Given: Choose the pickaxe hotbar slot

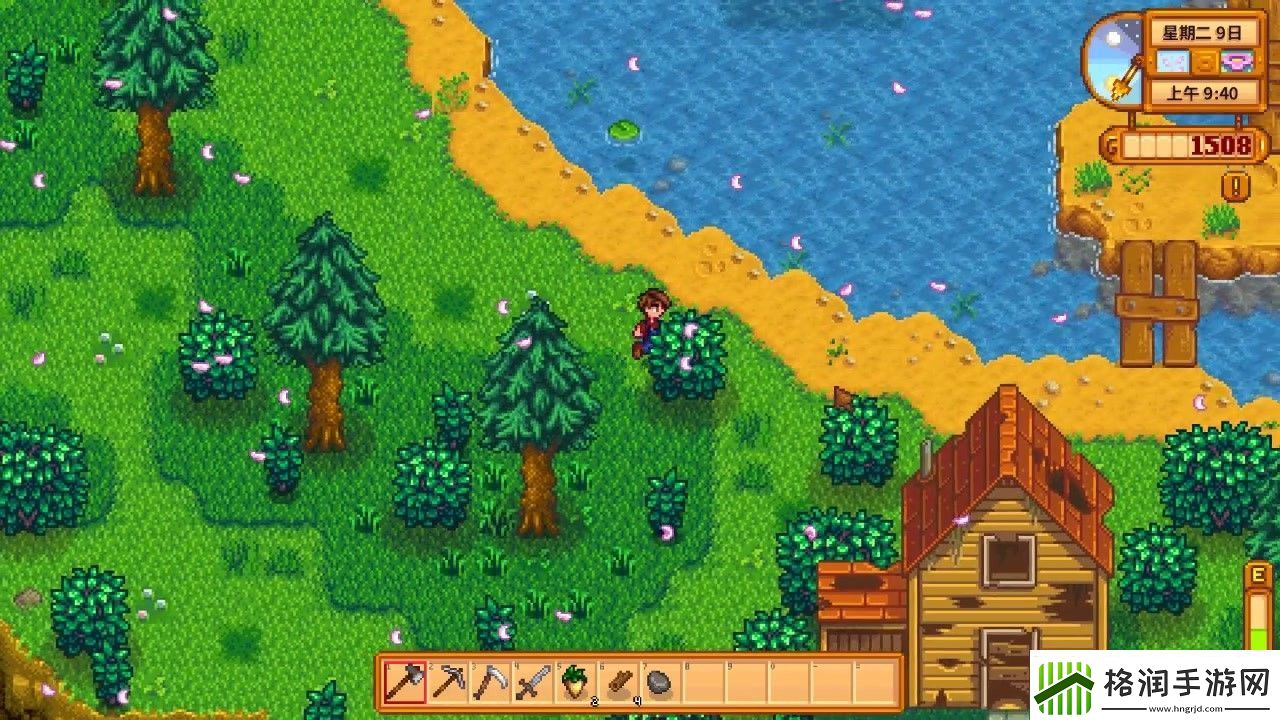Looking at the screenshot, I should pos(449,683).
